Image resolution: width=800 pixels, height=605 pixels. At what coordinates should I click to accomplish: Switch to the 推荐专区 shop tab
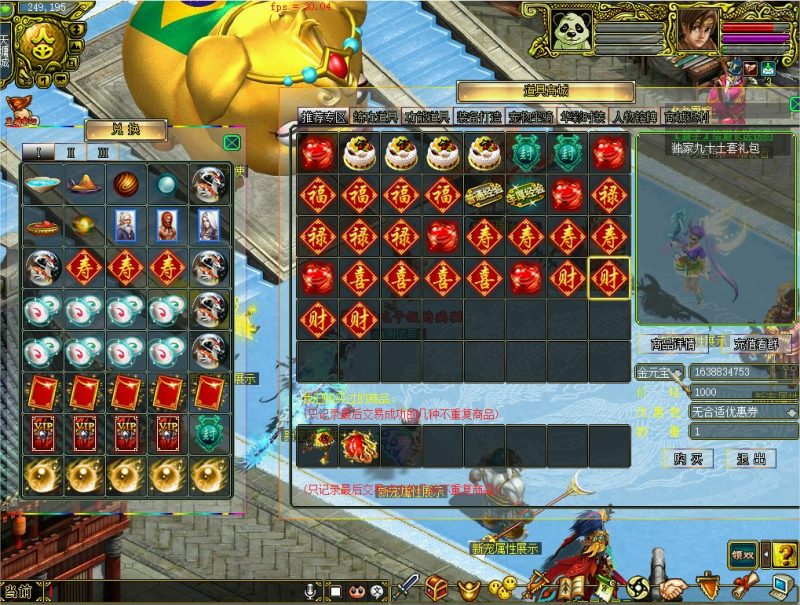(x=323, y=116)
